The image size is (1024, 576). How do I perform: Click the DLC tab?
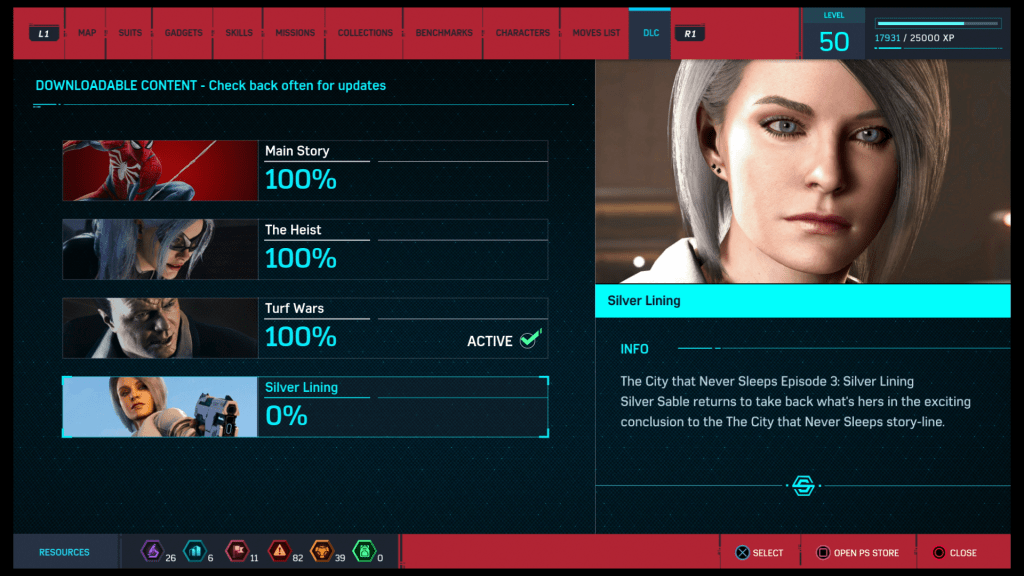[651, 33]
